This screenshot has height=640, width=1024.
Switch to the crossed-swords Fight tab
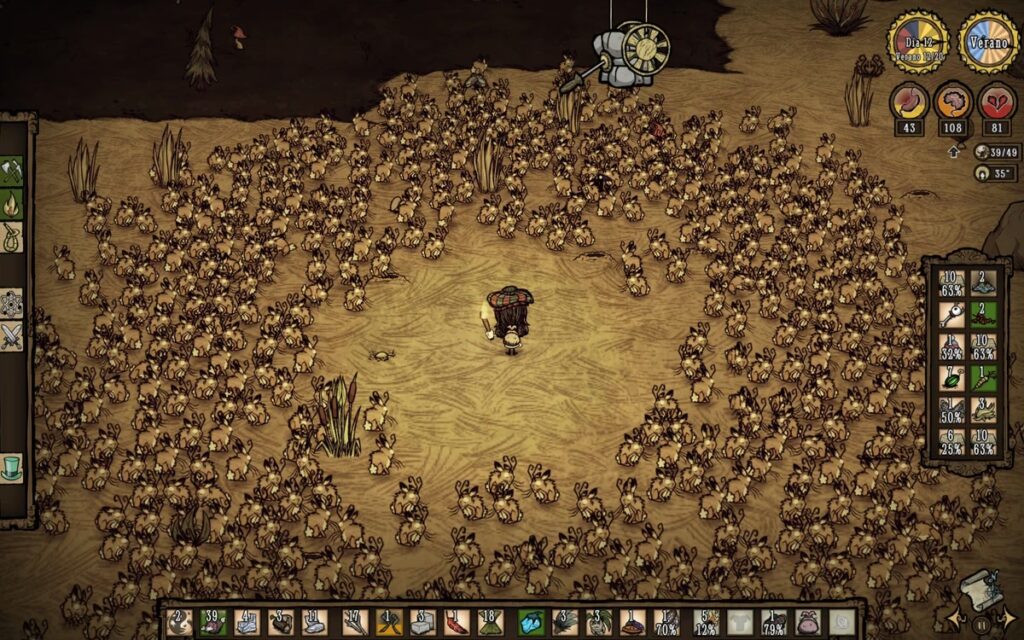coord(12,337)
